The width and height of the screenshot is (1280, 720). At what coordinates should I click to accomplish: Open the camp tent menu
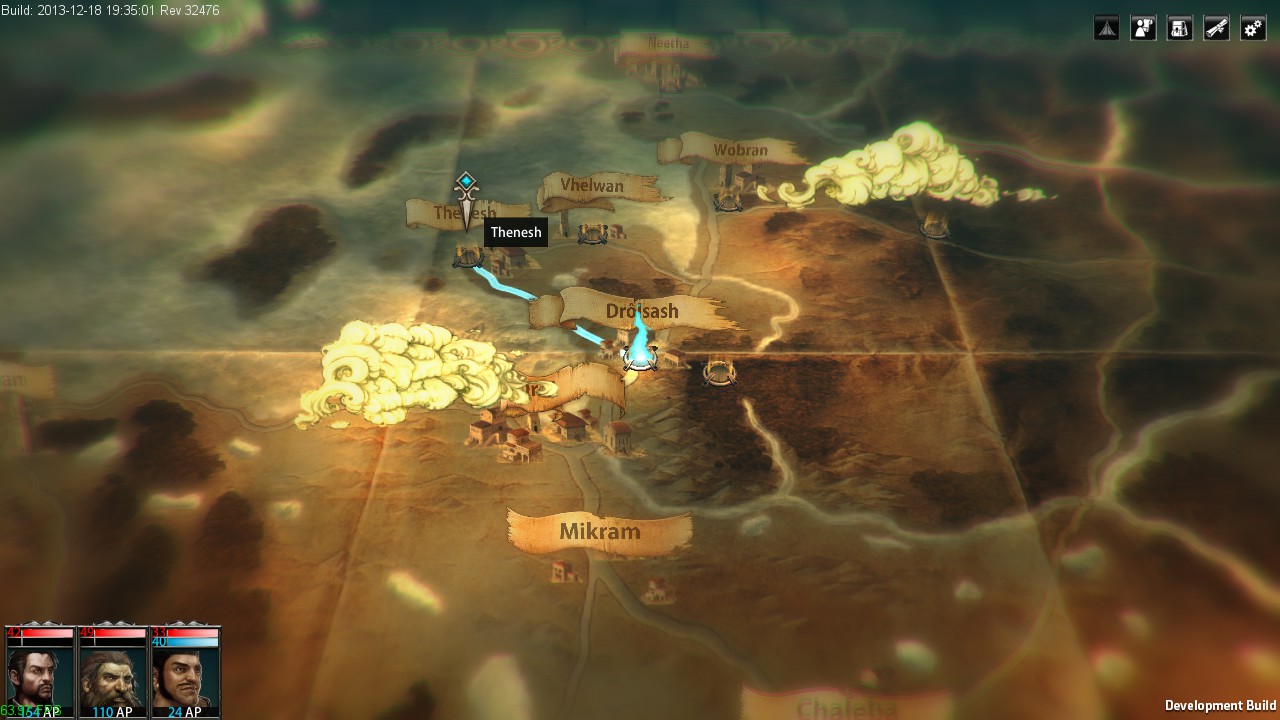(1106, 28)
